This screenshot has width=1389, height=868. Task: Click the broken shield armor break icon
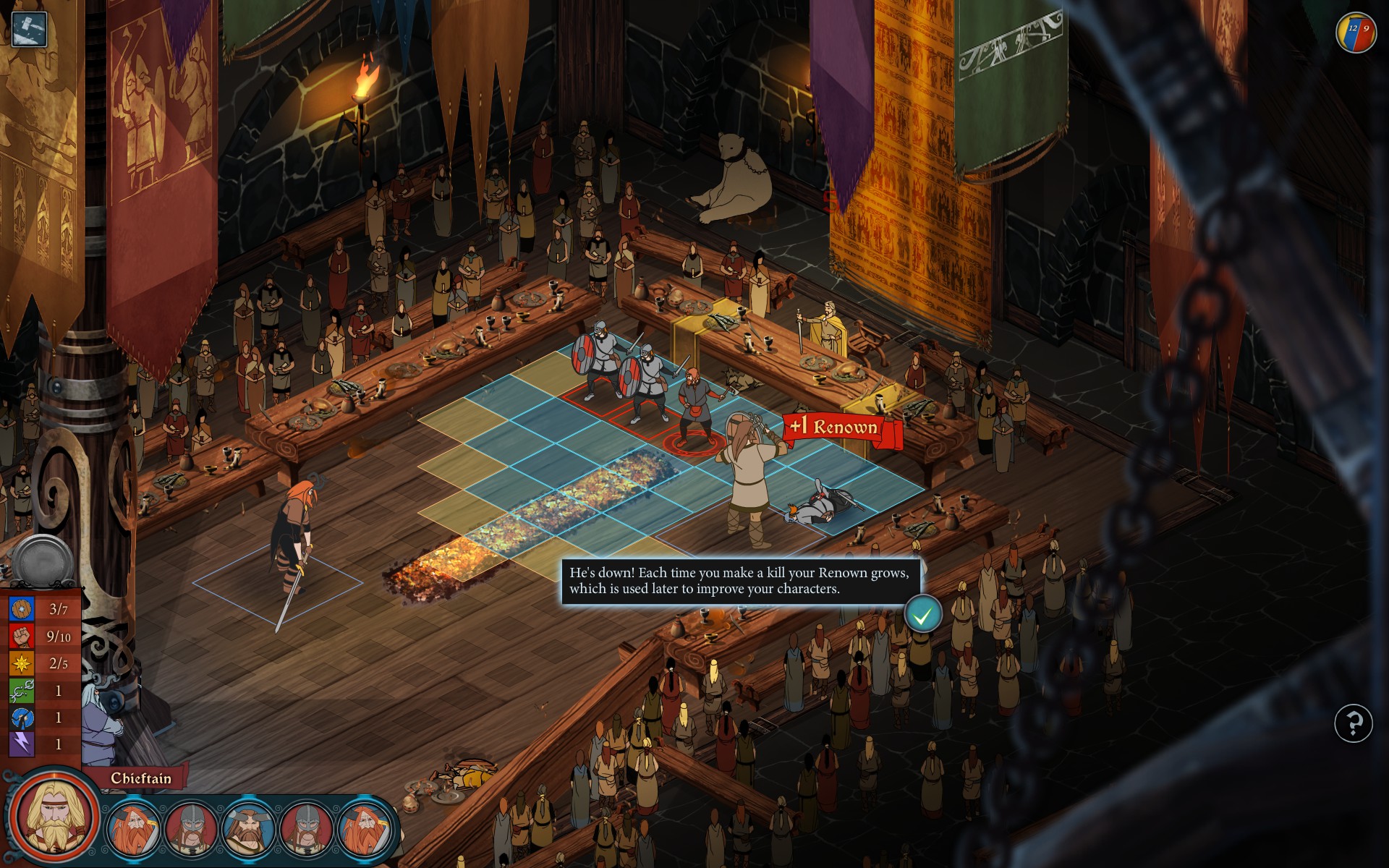[x=22, y=718]
